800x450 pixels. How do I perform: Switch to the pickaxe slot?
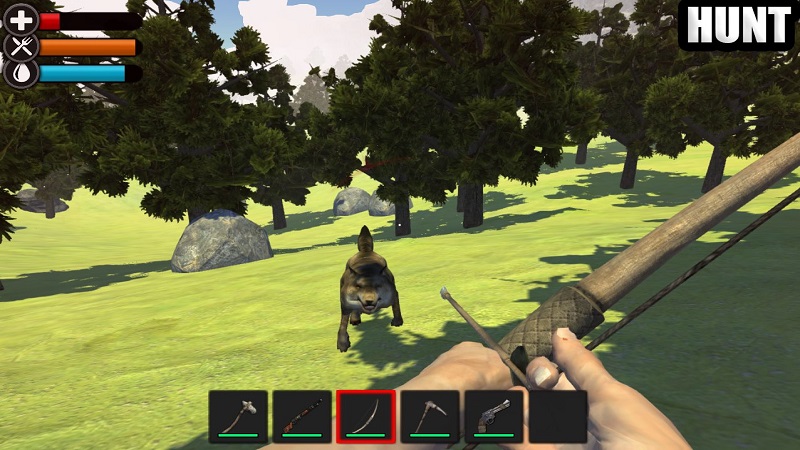(430, 416)
